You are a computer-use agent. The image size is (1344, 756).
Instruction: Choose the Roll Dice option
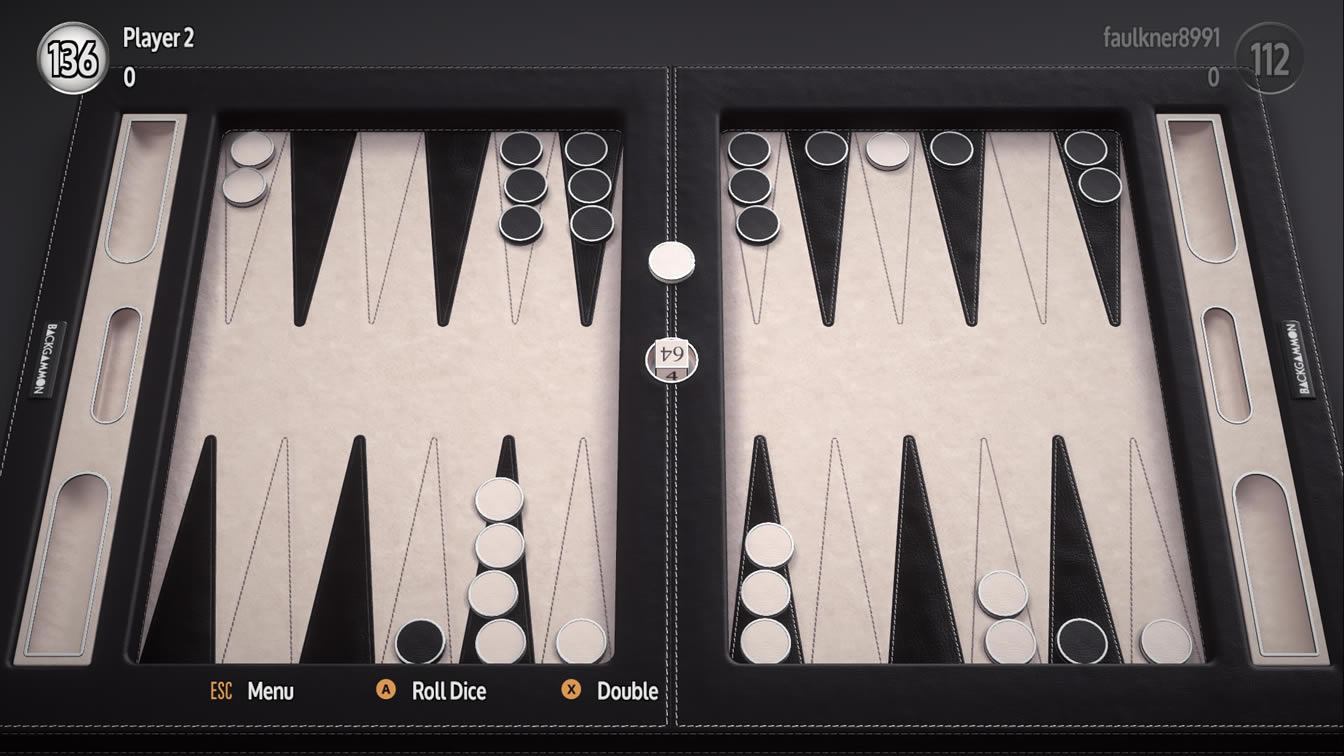tap(448, 691)
